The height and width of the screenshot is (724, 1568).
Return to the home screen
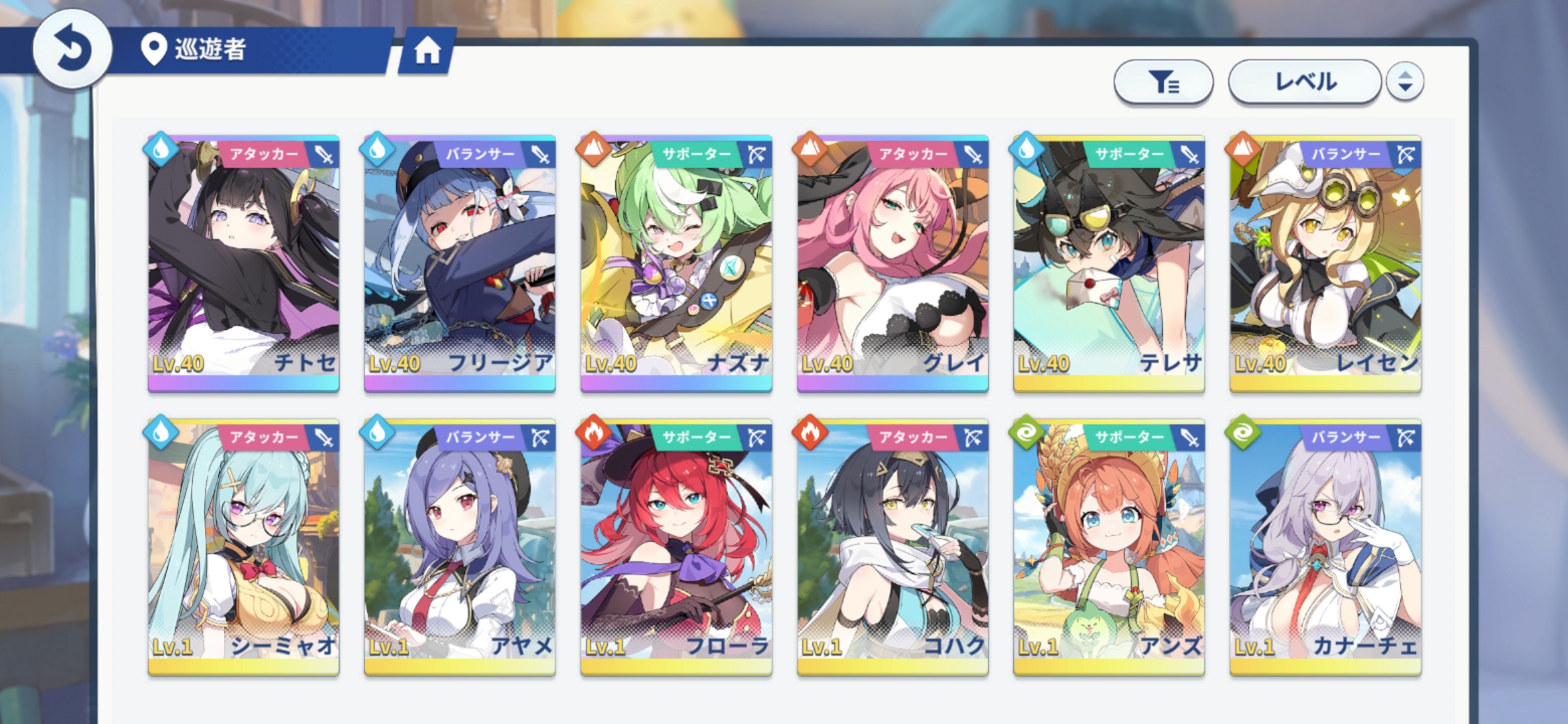click(x=427, y=51)
